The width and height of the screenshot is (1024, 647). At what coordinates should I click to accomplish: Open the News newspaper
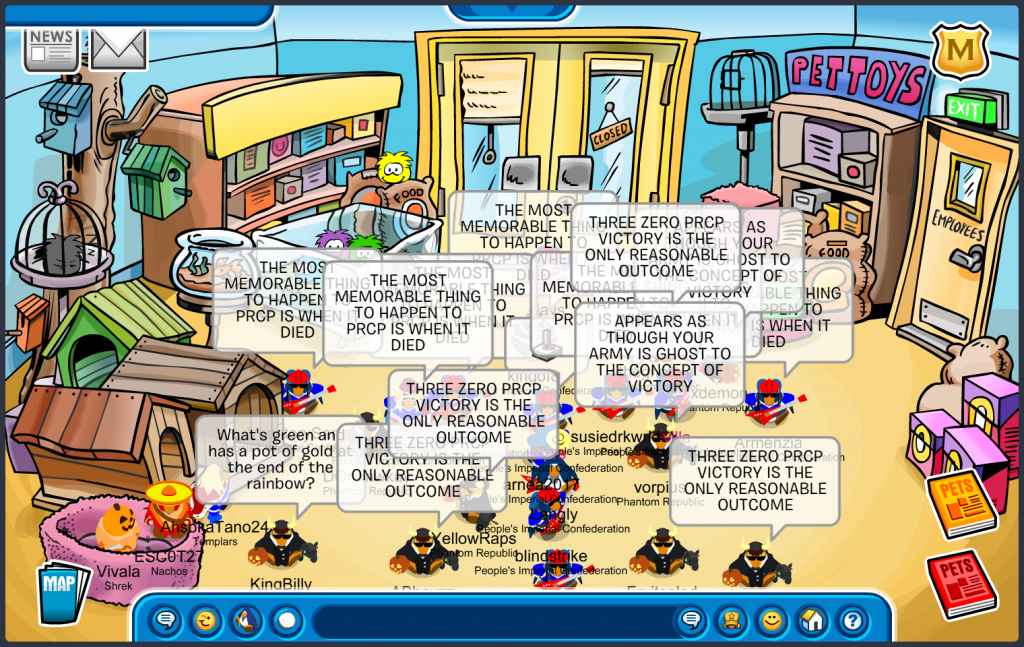[51, 48]
